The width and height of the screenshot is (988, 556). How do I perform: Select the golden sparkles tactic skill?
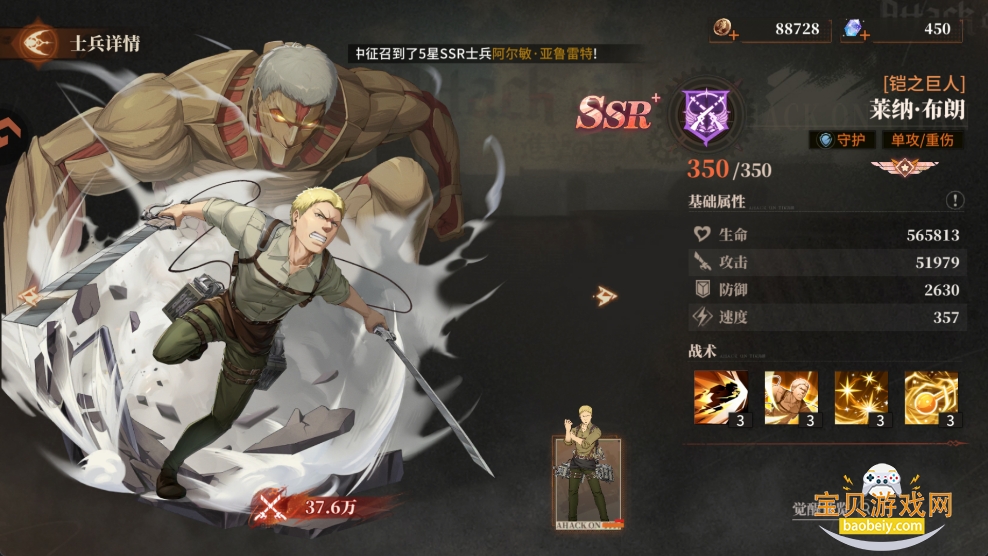click(861, 397)
